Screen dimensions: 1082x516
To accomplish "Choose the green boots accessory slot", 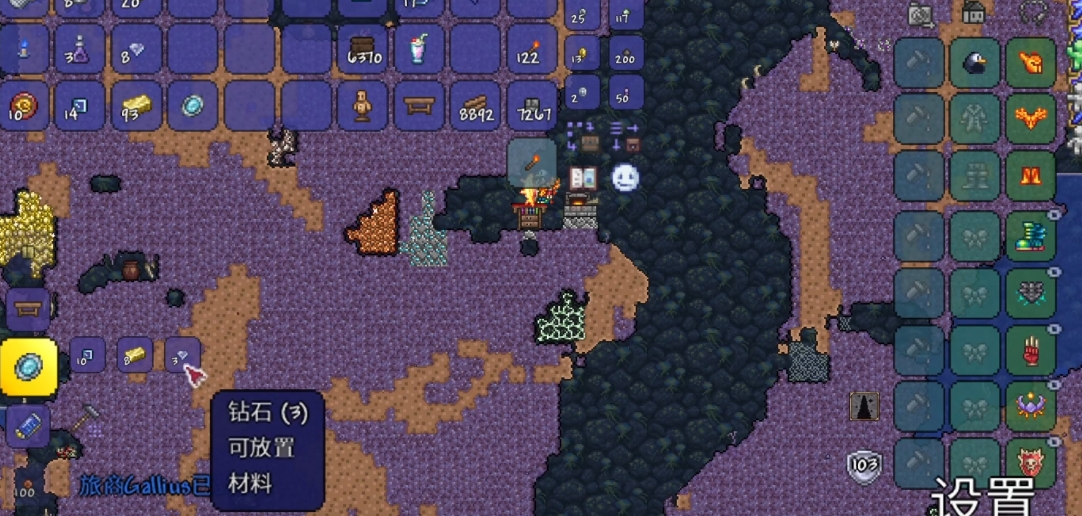I will 1031,236.
